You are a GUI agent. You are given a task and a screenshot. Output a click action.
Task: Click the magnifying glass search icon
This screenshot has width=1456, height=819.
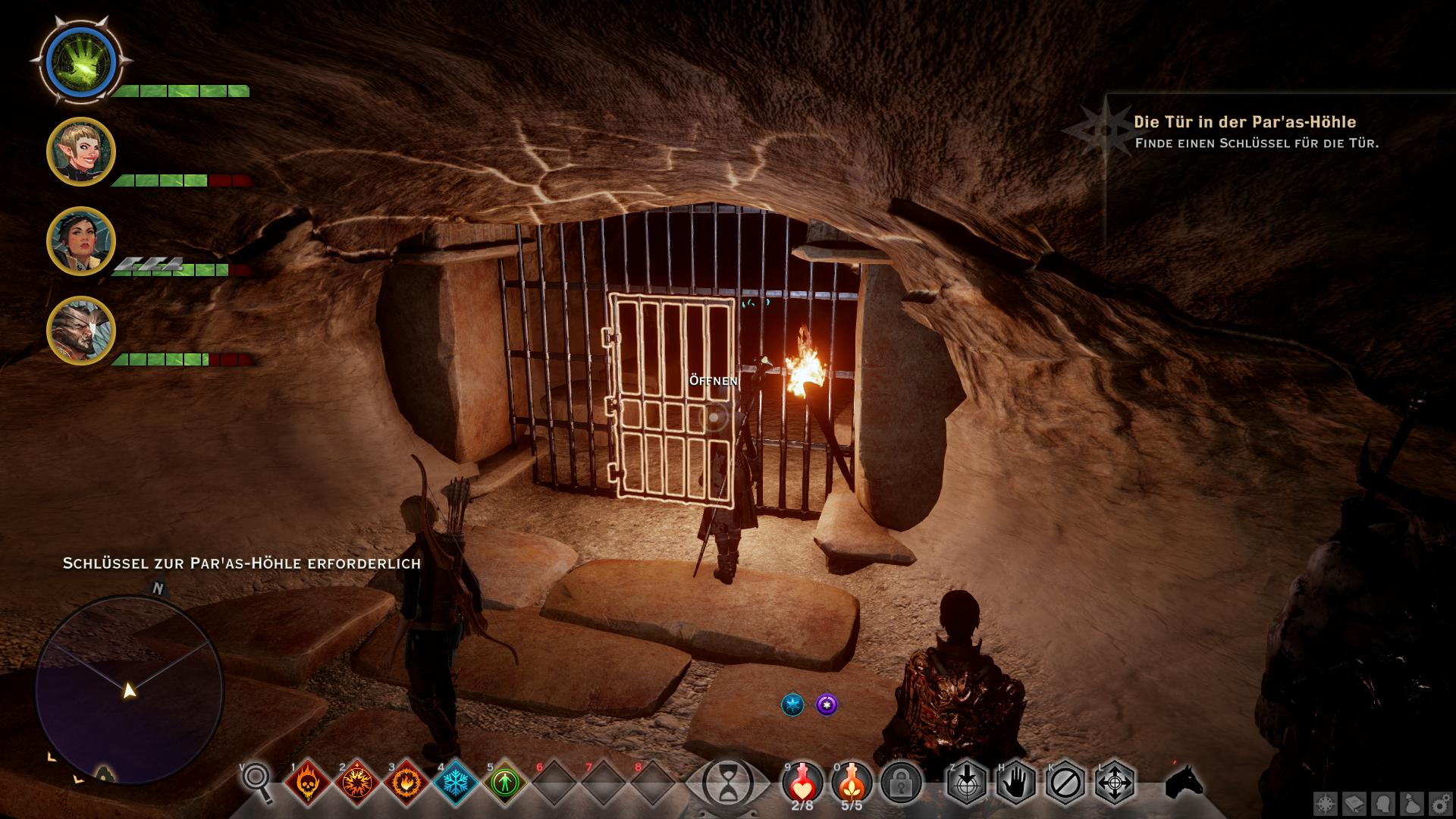tap(257, 782)
